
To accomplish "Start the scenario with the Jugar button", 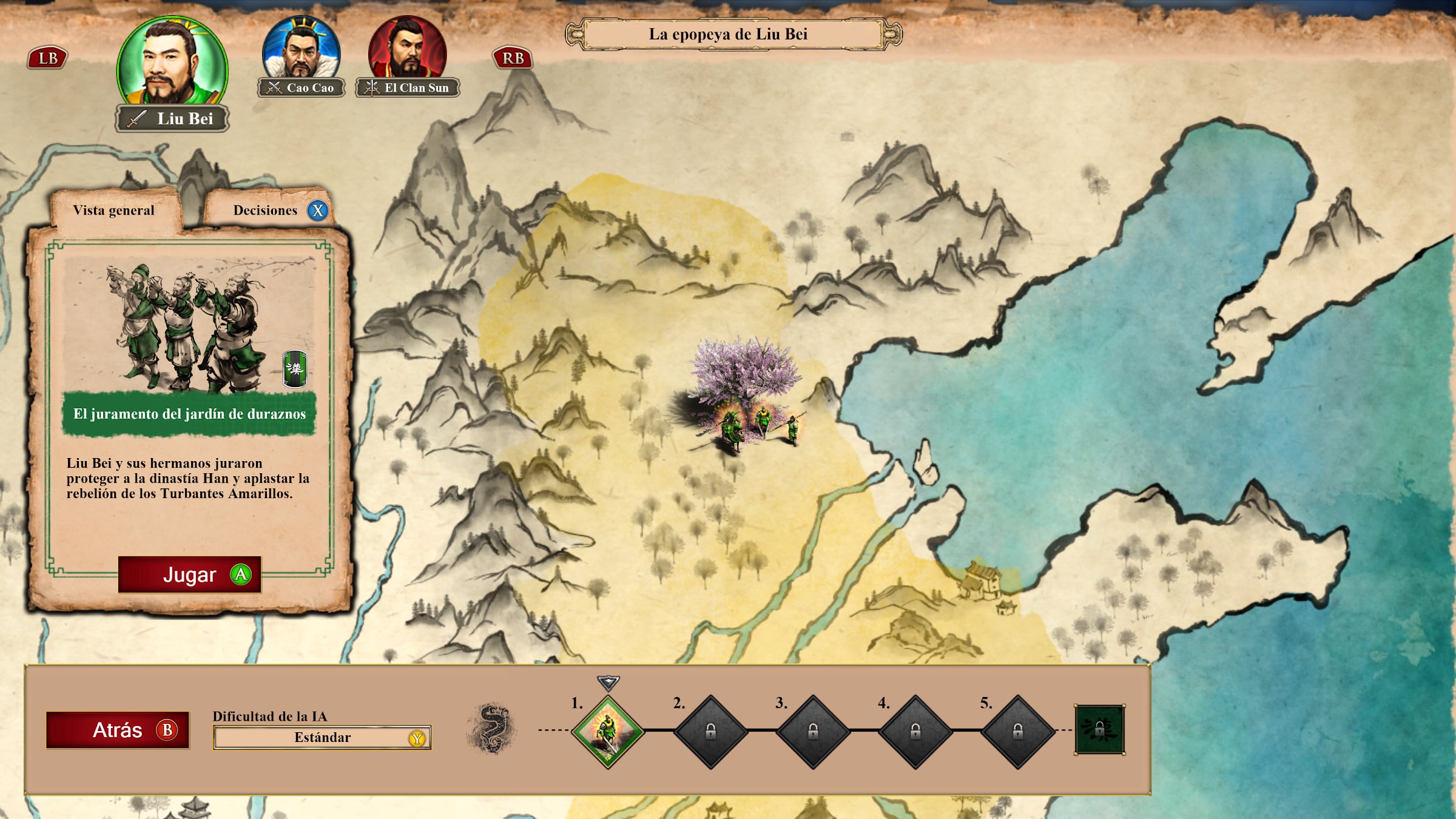I will point(189,574).
